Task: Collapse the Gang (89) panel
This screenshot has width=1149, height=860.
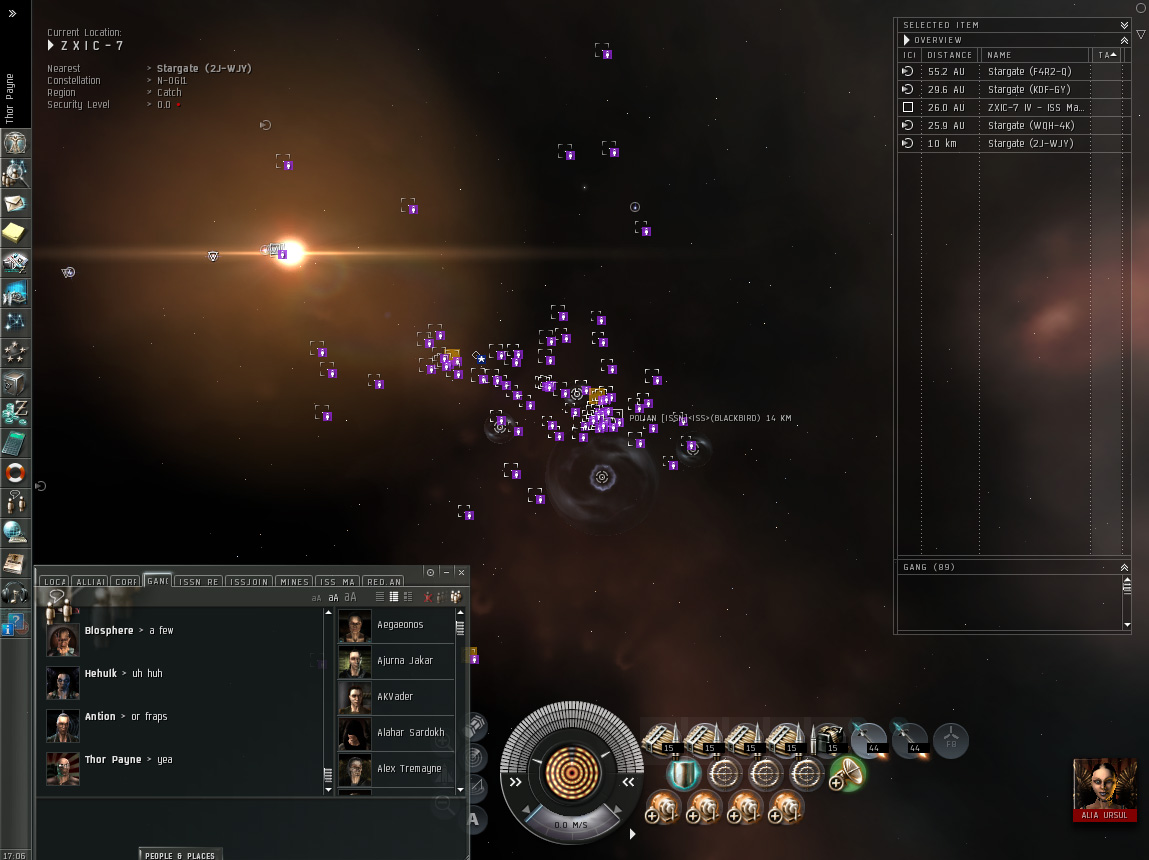Action: pyautogui.click(x=1124, y=567)
